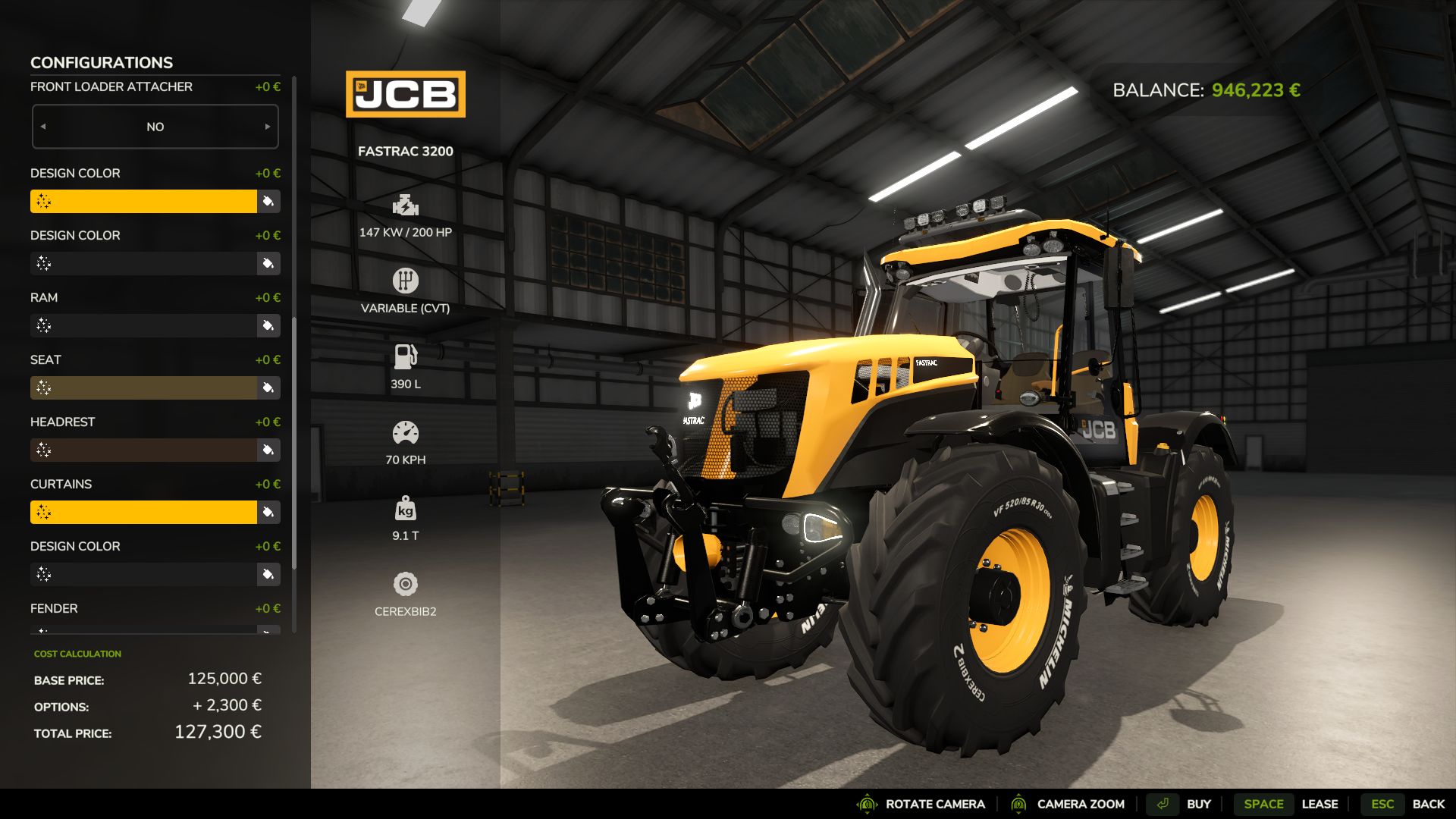Click the 70 KPH speedometer icon

406,431
